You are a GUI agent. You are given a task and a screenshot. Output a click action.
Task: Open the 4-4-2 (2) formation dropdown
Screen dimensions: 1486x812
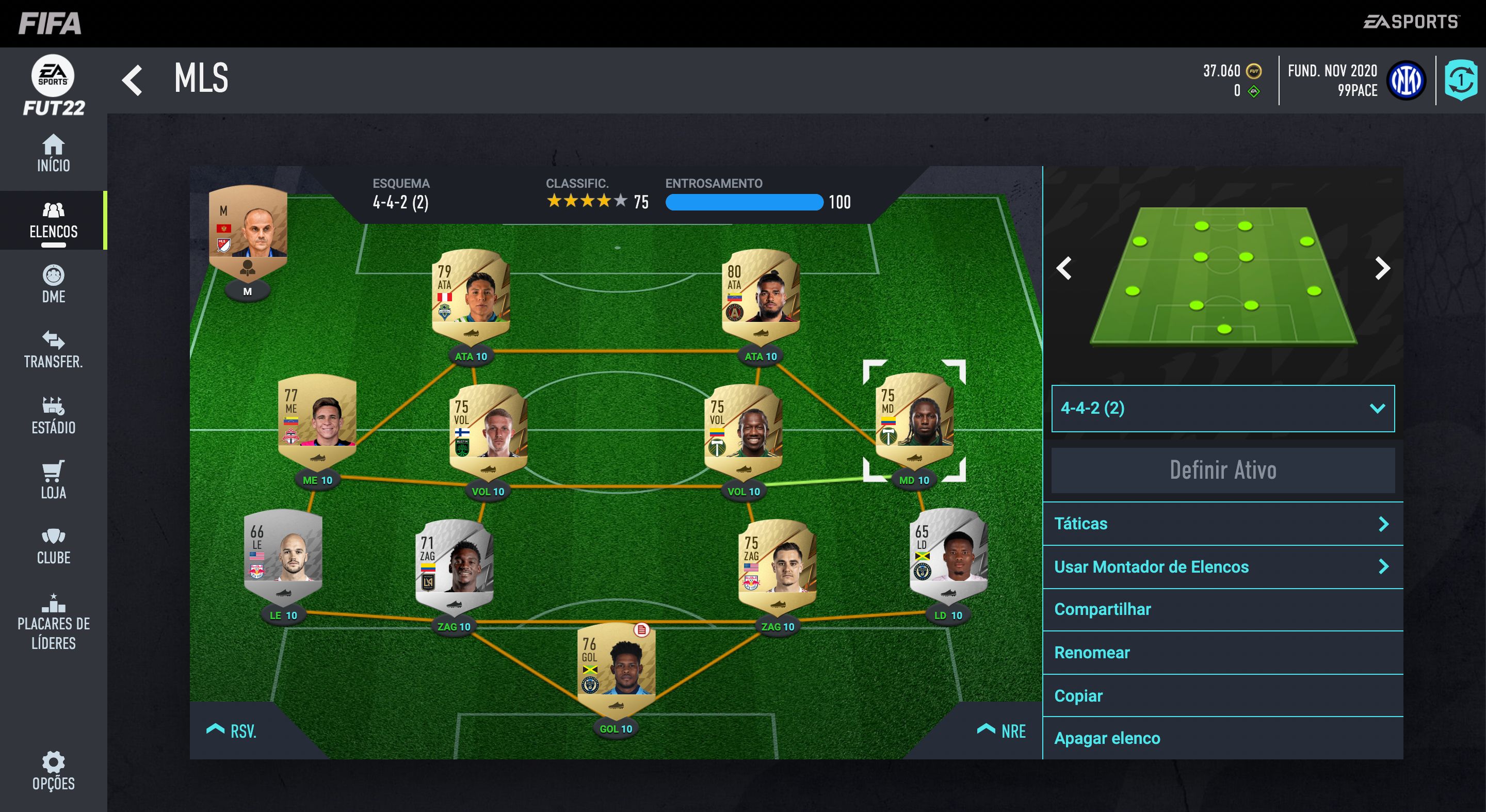(x=1222, y=408)
